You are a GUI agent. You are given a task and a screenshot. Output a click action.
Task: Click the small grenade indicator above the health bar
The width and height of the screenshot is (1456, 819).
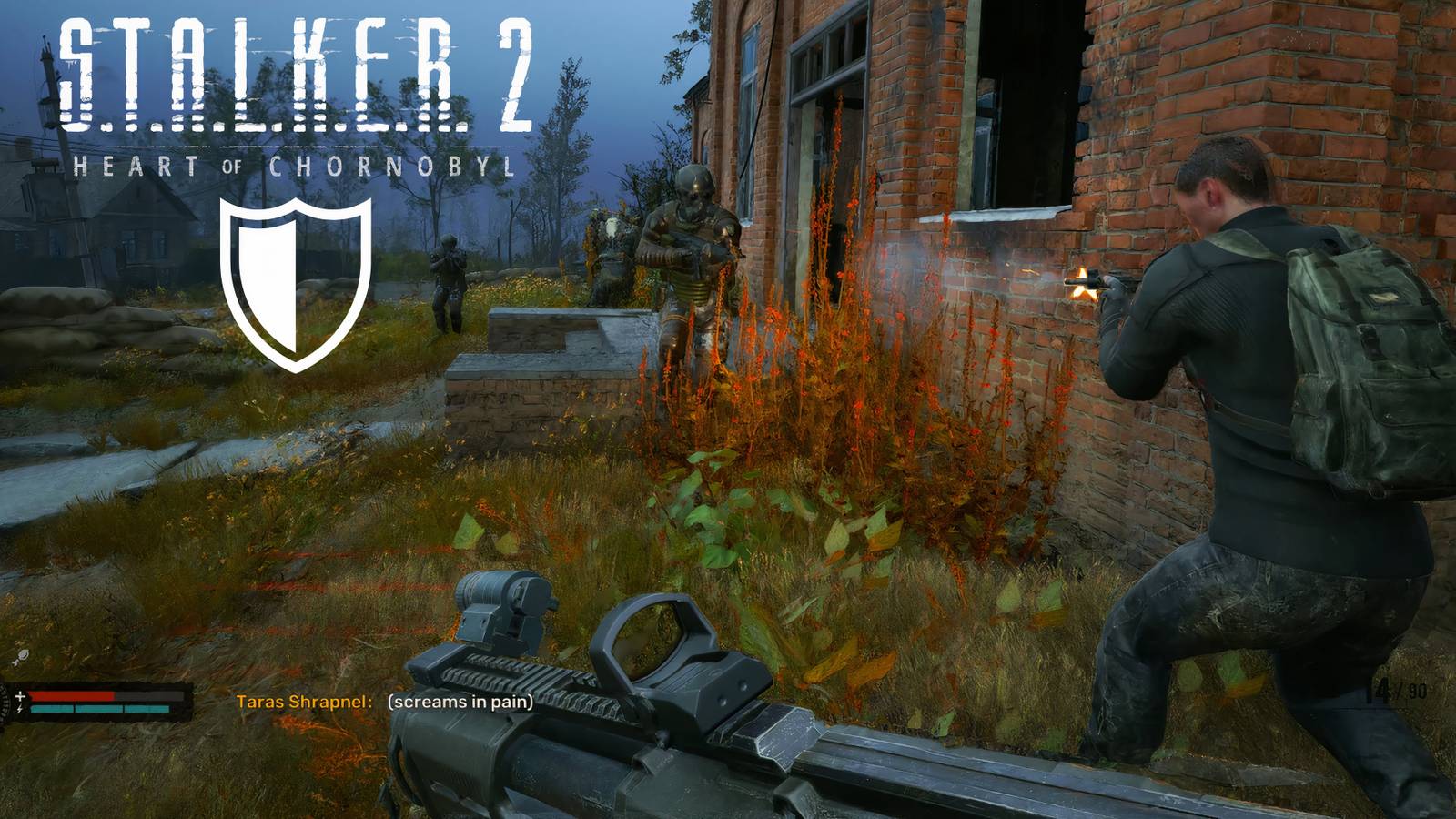(x=23, y=655)
